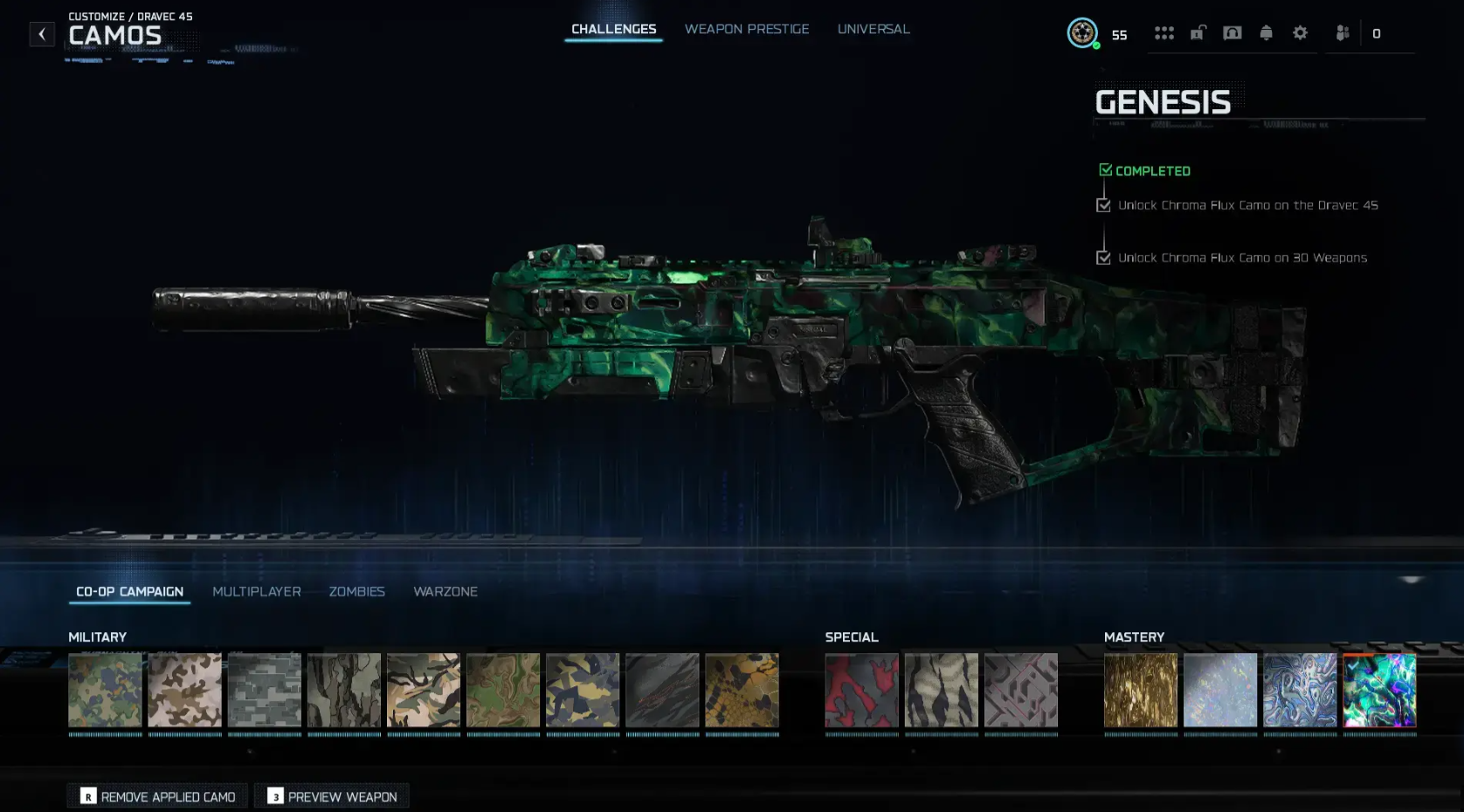Viewport: 1464px width, 812px height.
Task: Click the level 55 player emblem badge
Action: point(1083,33)
